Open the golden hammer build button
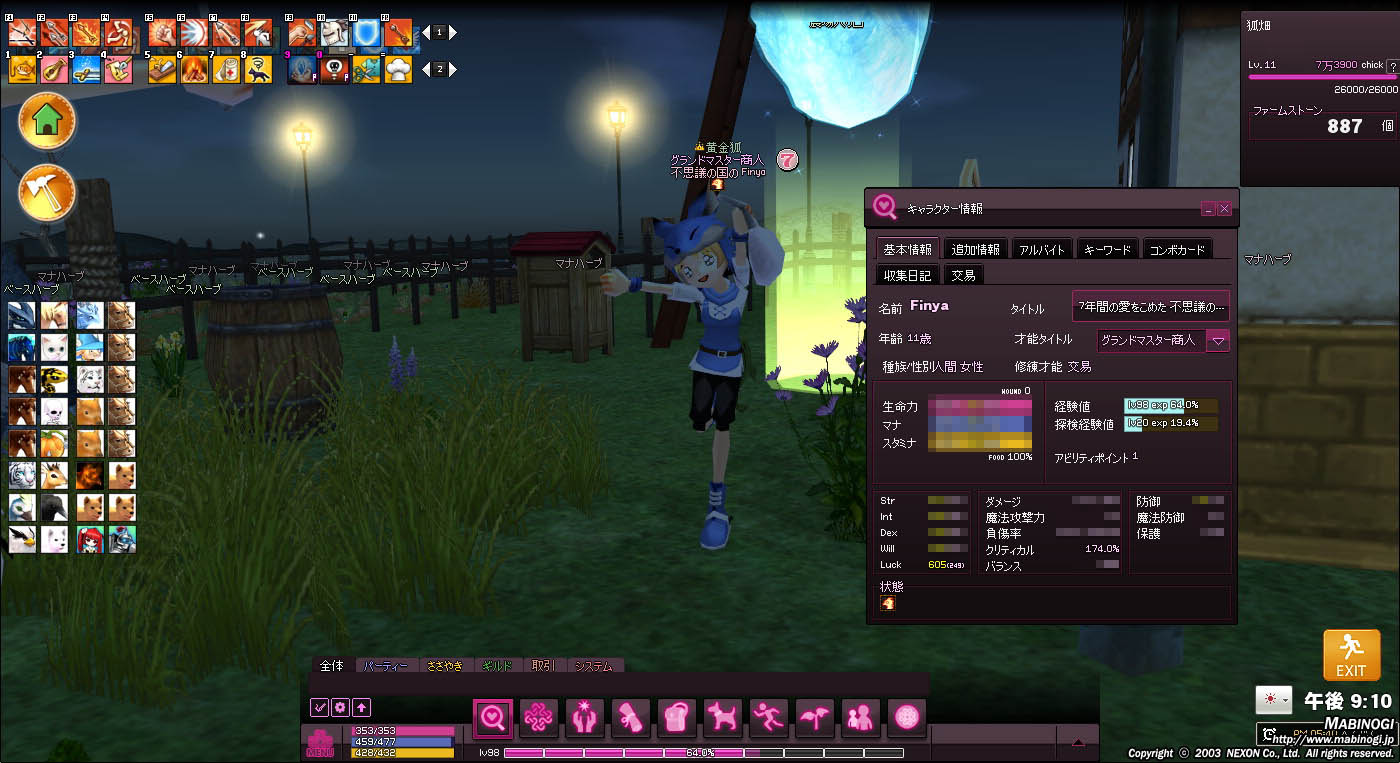Viewport: 1400px width, 763px height. point(47,192)
